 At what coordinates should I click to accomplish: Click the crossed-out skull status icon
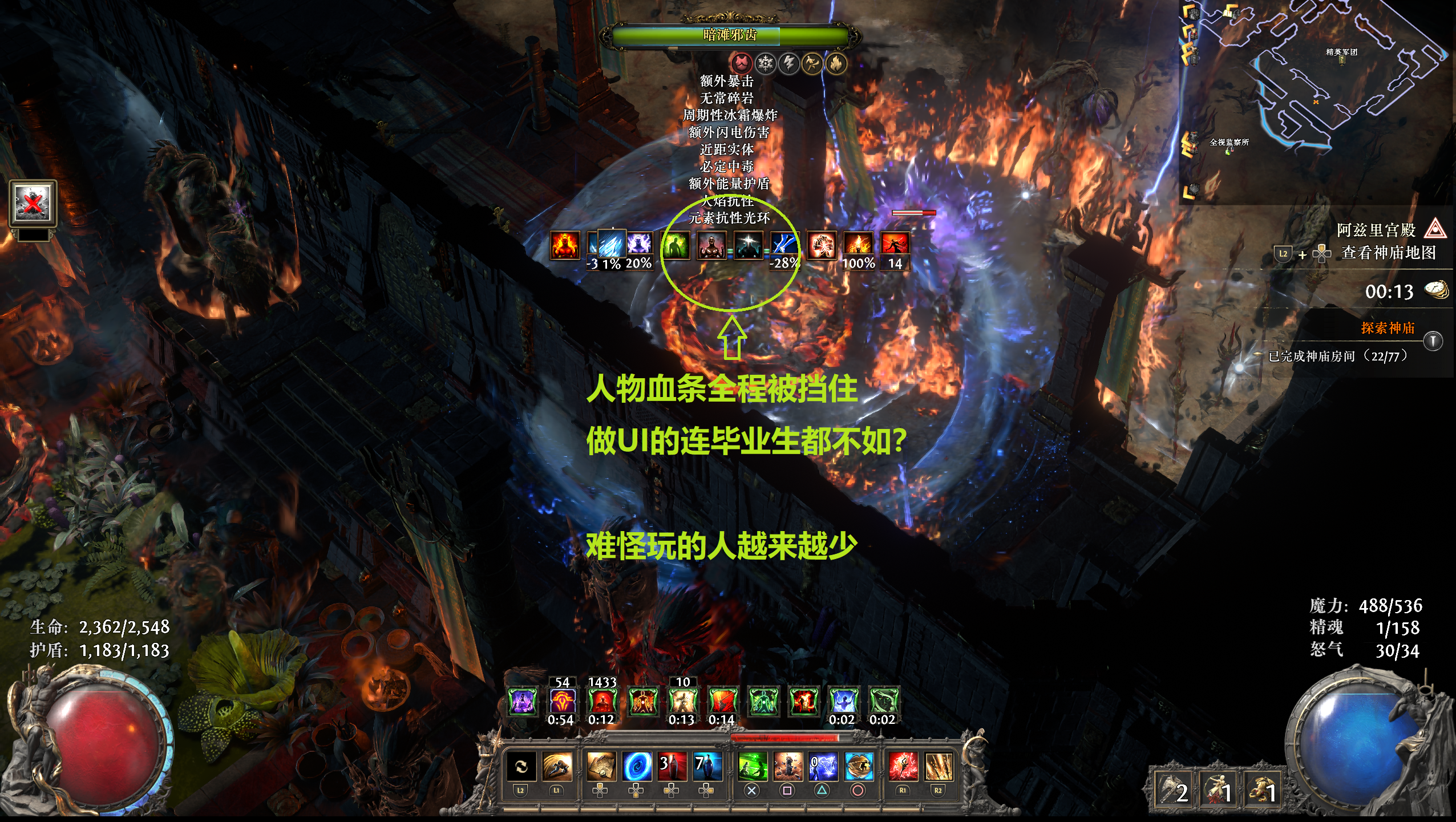[33, 203]
